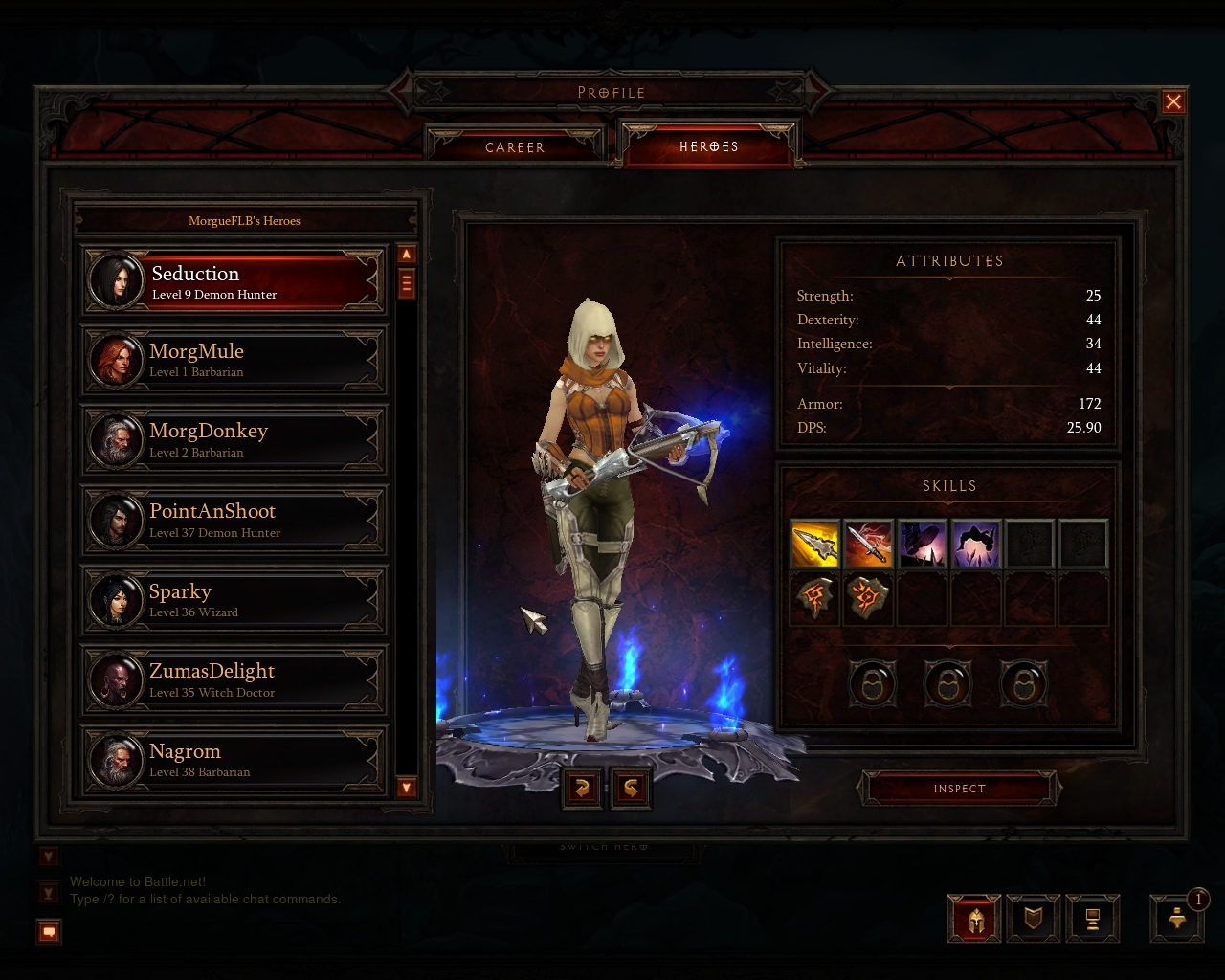Select Sparky the Wizard
Screen dimensions: 1225x980
click(x=234, y=601)
